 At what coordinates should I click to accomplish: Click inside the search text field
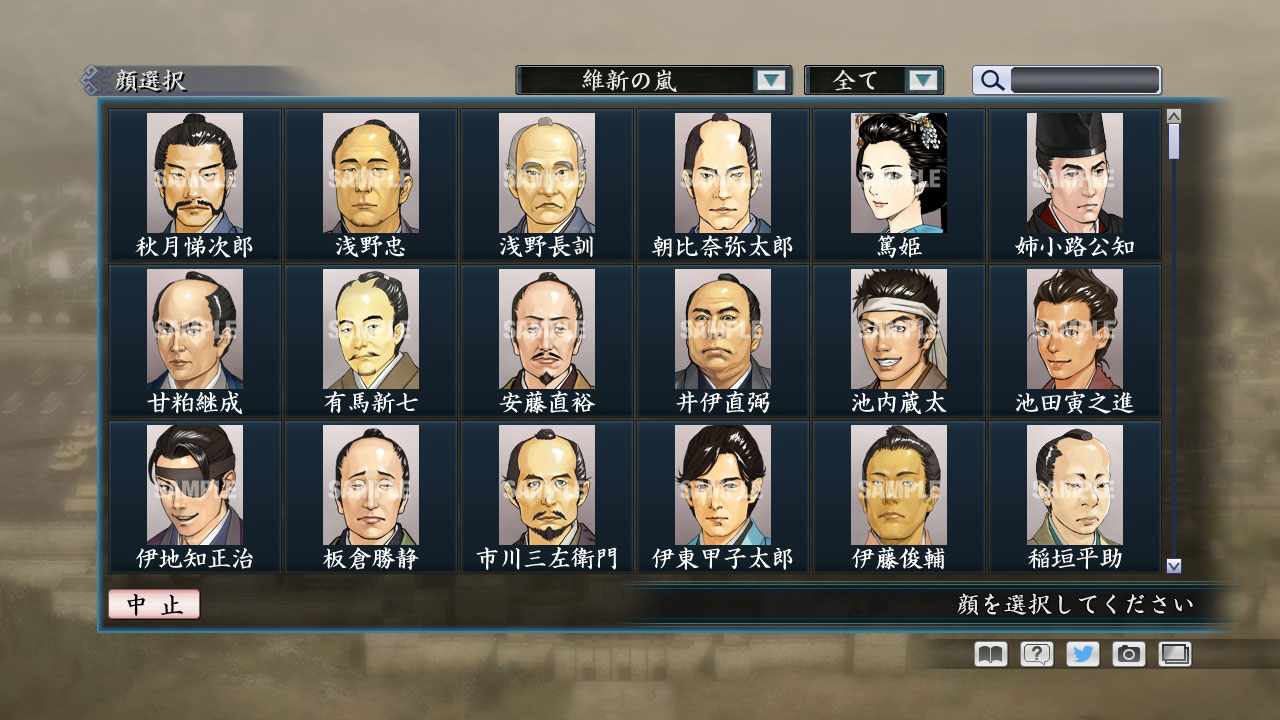point(1083,80)
